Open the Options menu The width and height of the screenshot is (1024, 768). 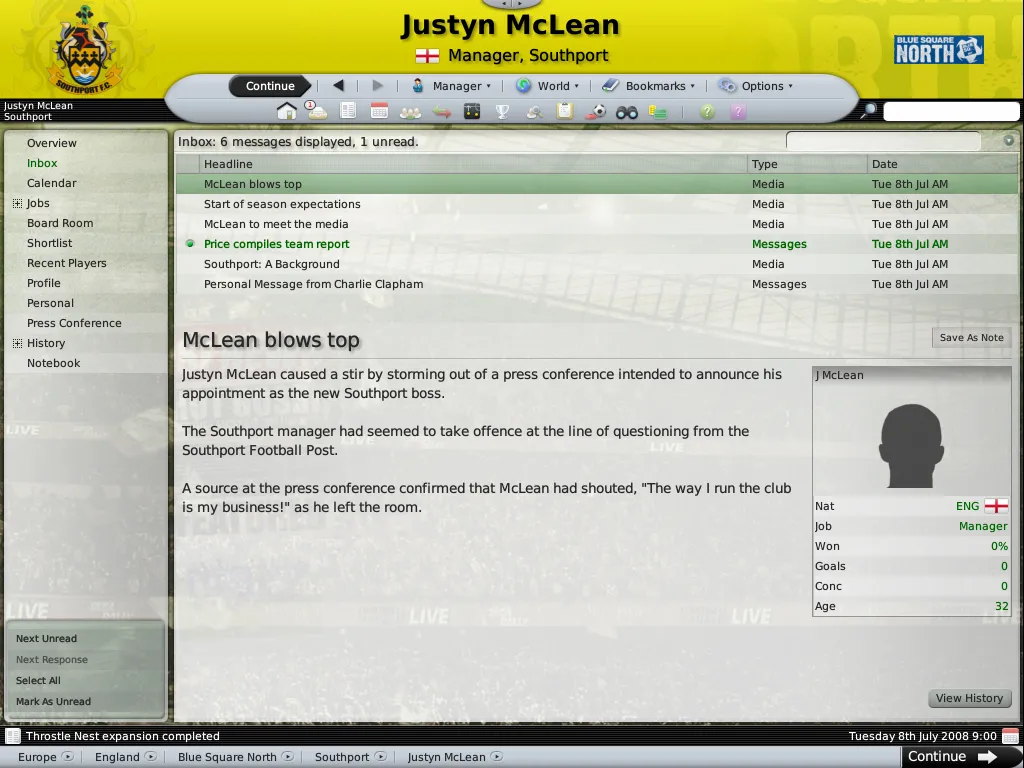[x=756, y=86]
